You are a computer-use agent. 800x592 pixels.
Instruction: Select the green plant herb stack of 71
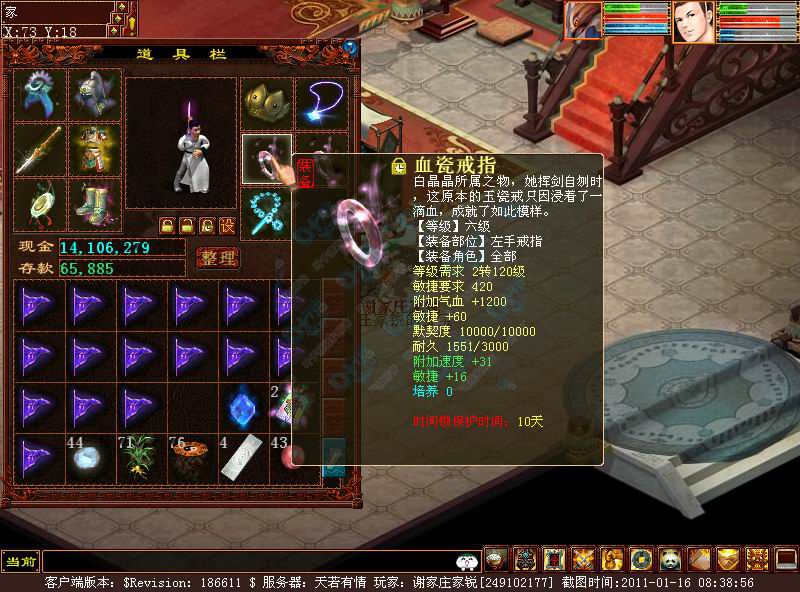[x=140, y=459]
